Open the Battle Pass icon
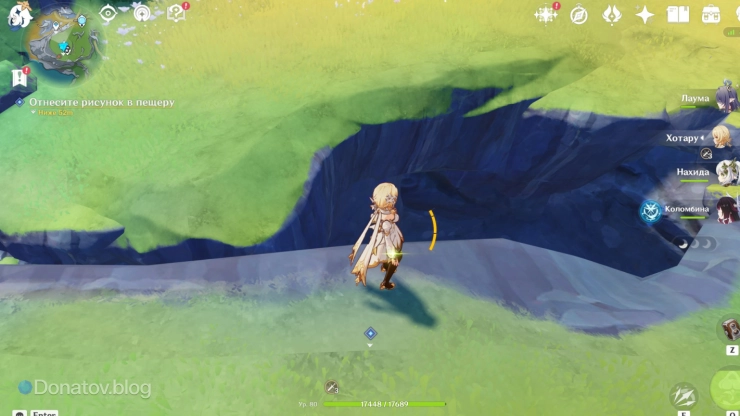The height and width of the screenshot is (416, 740). click(612, 14)
